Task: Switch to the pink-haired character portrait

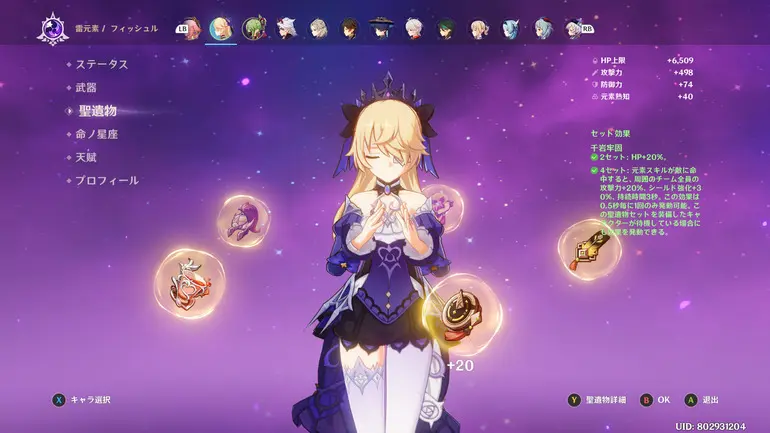Action: click(x=190, y=28)
